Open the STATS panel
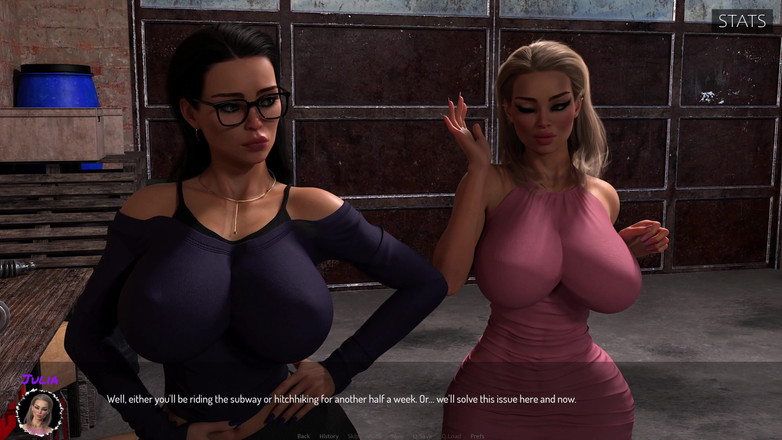782x440 pixels. tap(742, 20)
